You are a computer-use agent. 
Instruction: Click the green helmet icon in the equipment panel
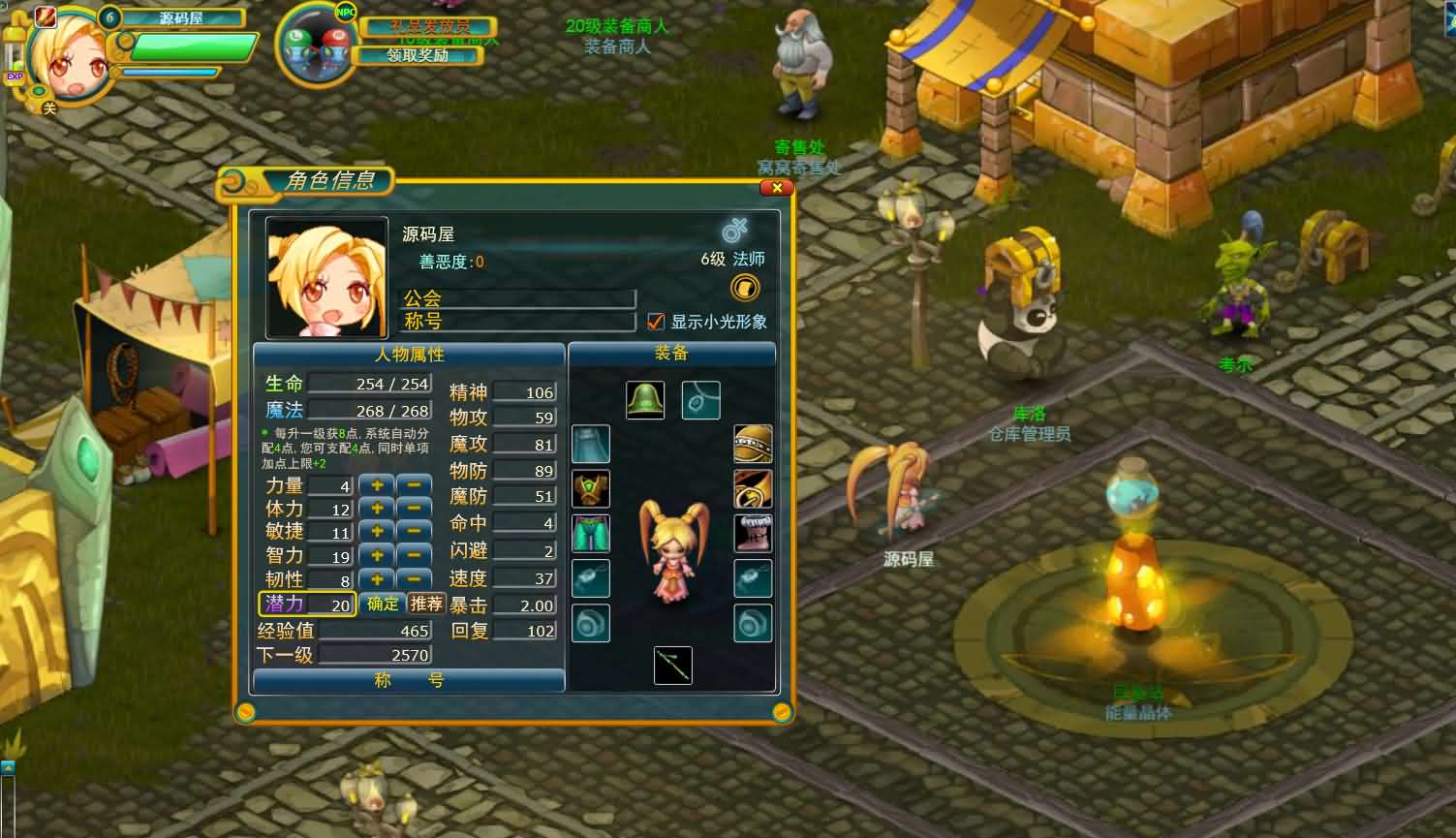(644, 399)
